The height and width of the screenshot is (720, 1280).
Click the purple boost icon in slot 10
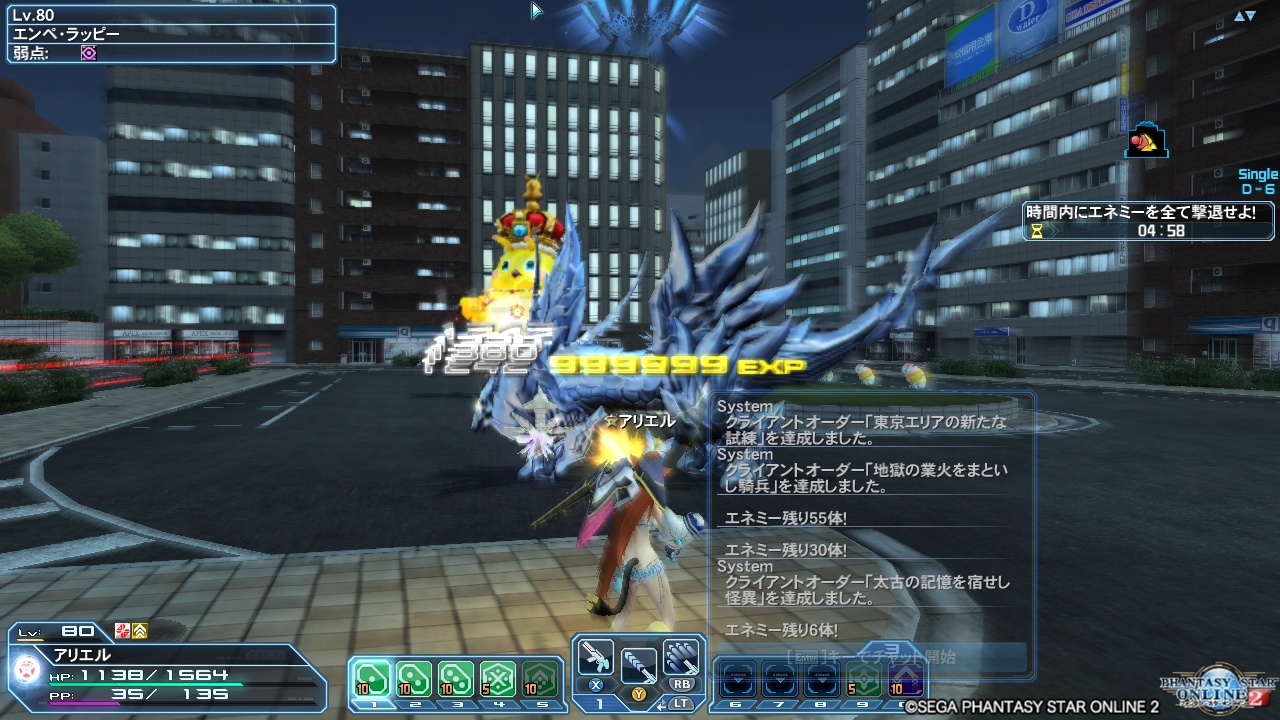[x=905, y=680]
